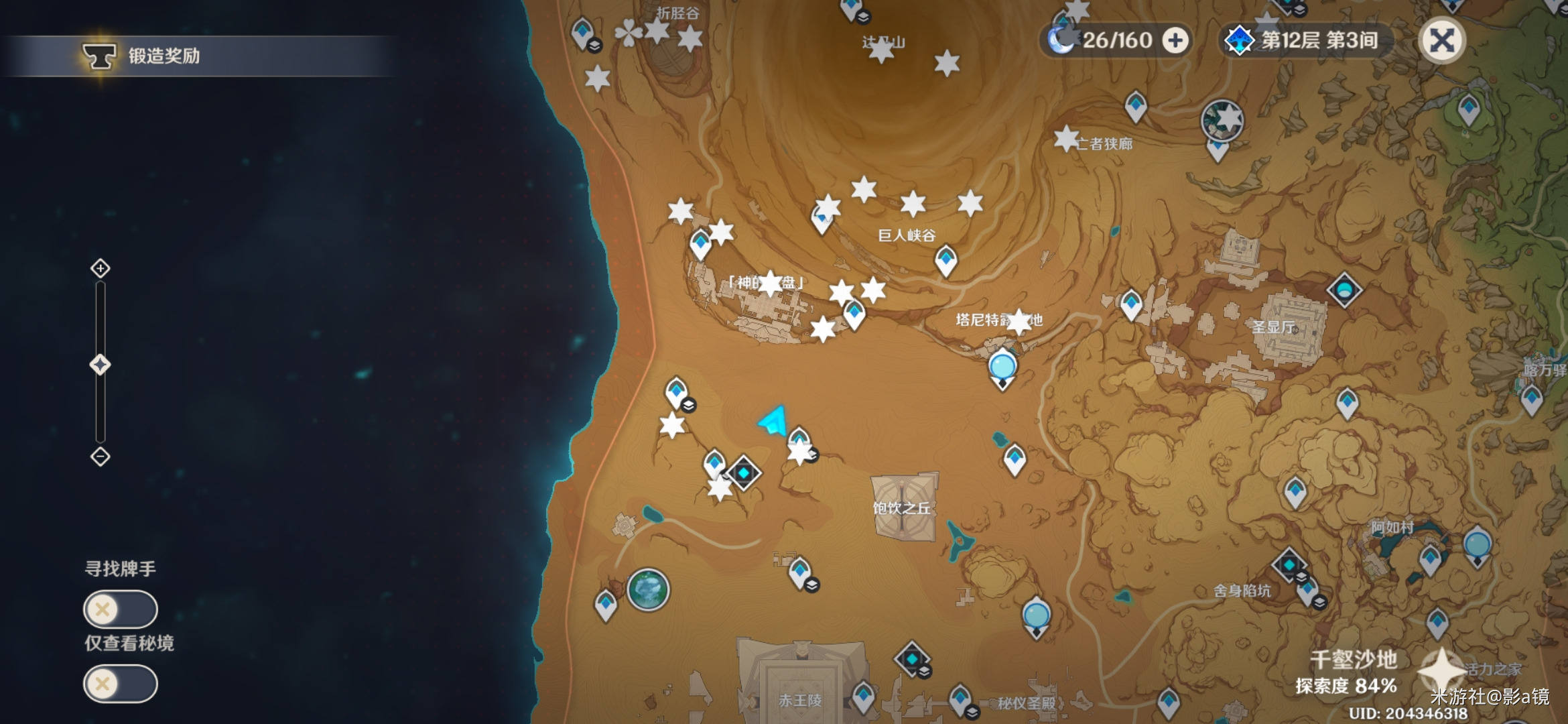The width and height of the screenshot is (1568, 724).
Task: Select the round boss icon right of 亡者狭廊
Action: pyautogui.click(x=1222, y=121)
